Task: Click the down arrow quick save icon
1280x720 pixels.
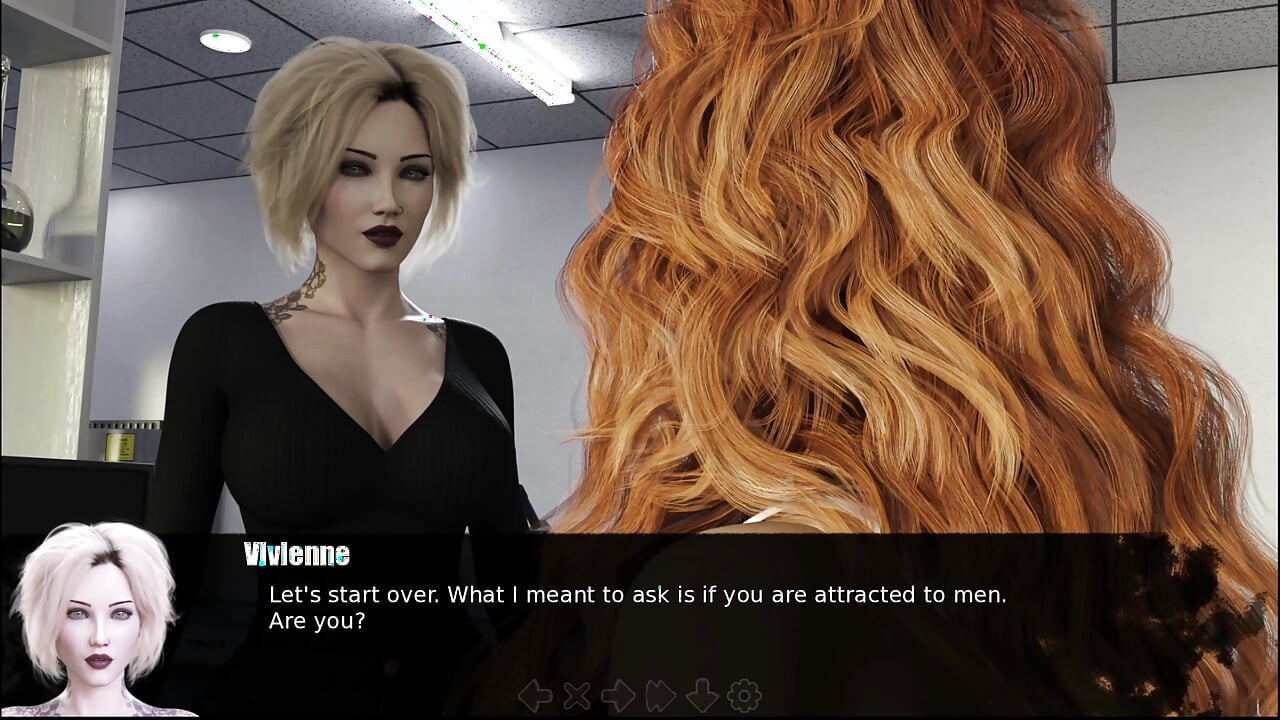Action: click(702, 696)
